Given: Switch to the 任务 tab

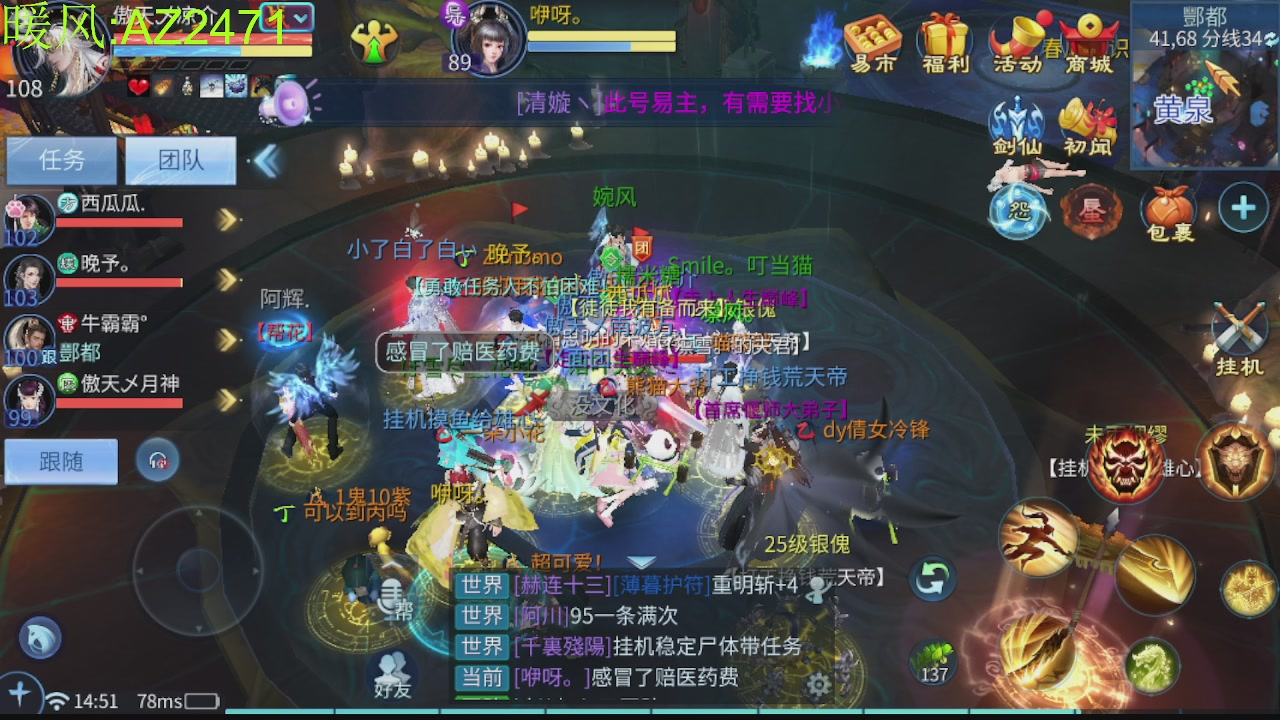Looking at the screenshot, I should [x=61, y=160].
